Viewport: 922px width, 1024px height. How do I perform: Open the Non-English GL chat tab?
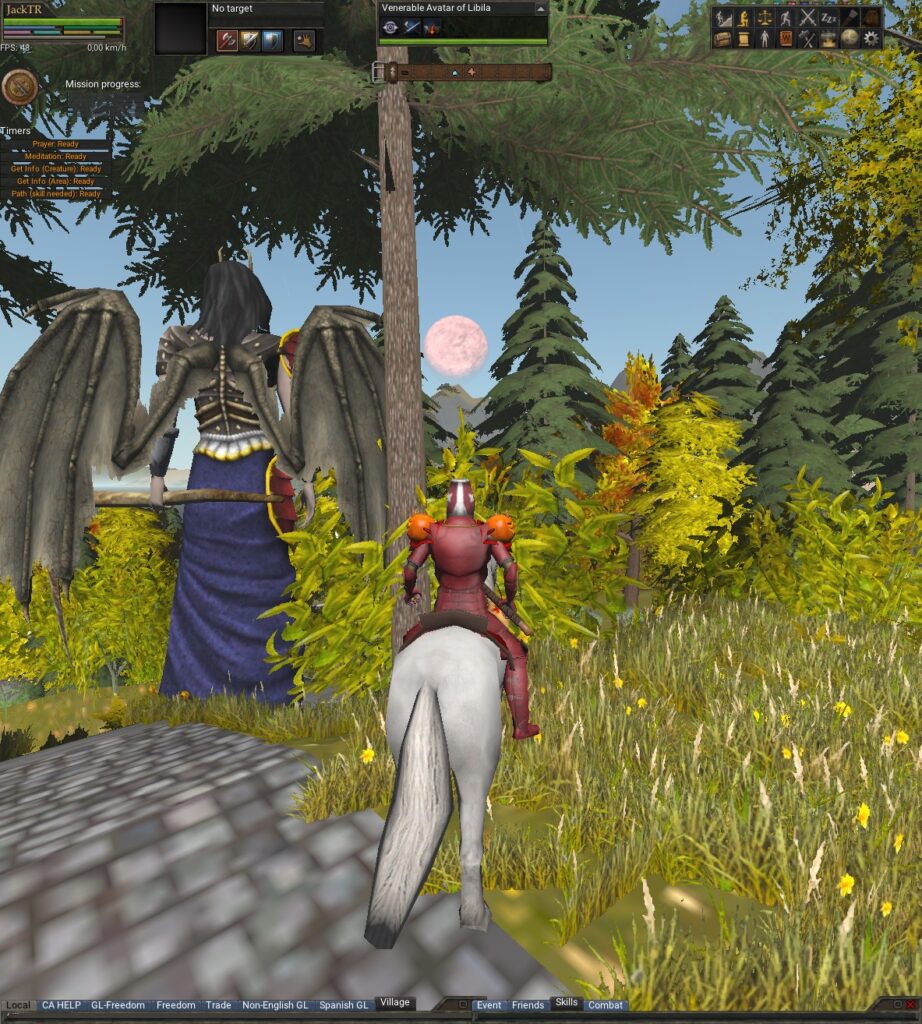[275, 1005]
